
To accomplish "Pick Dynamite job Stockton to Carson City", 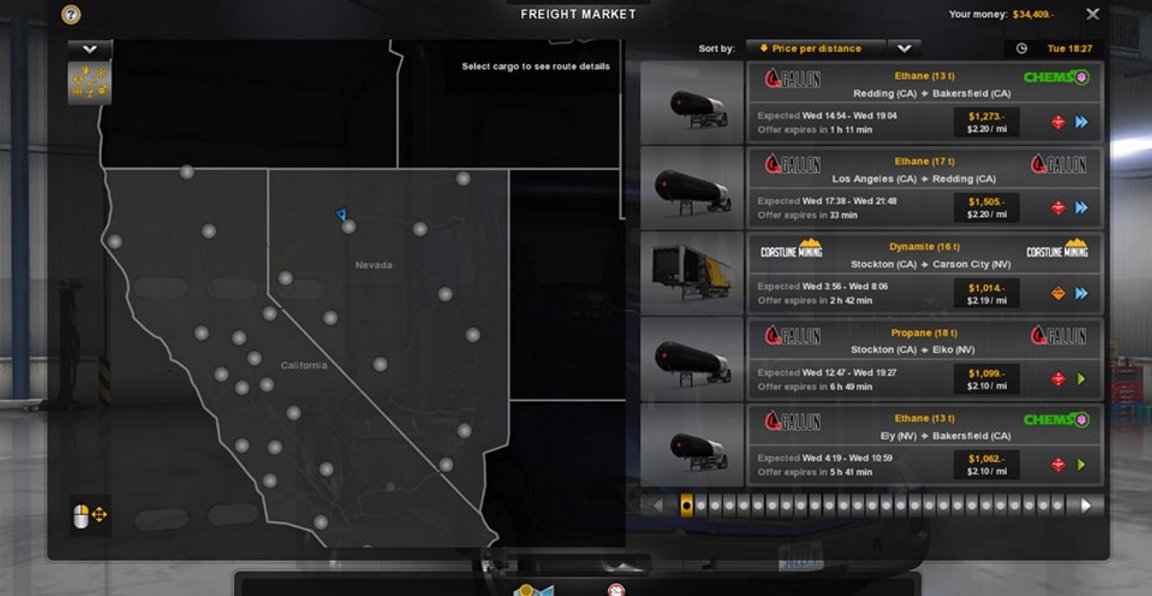I will click(924, 268).
